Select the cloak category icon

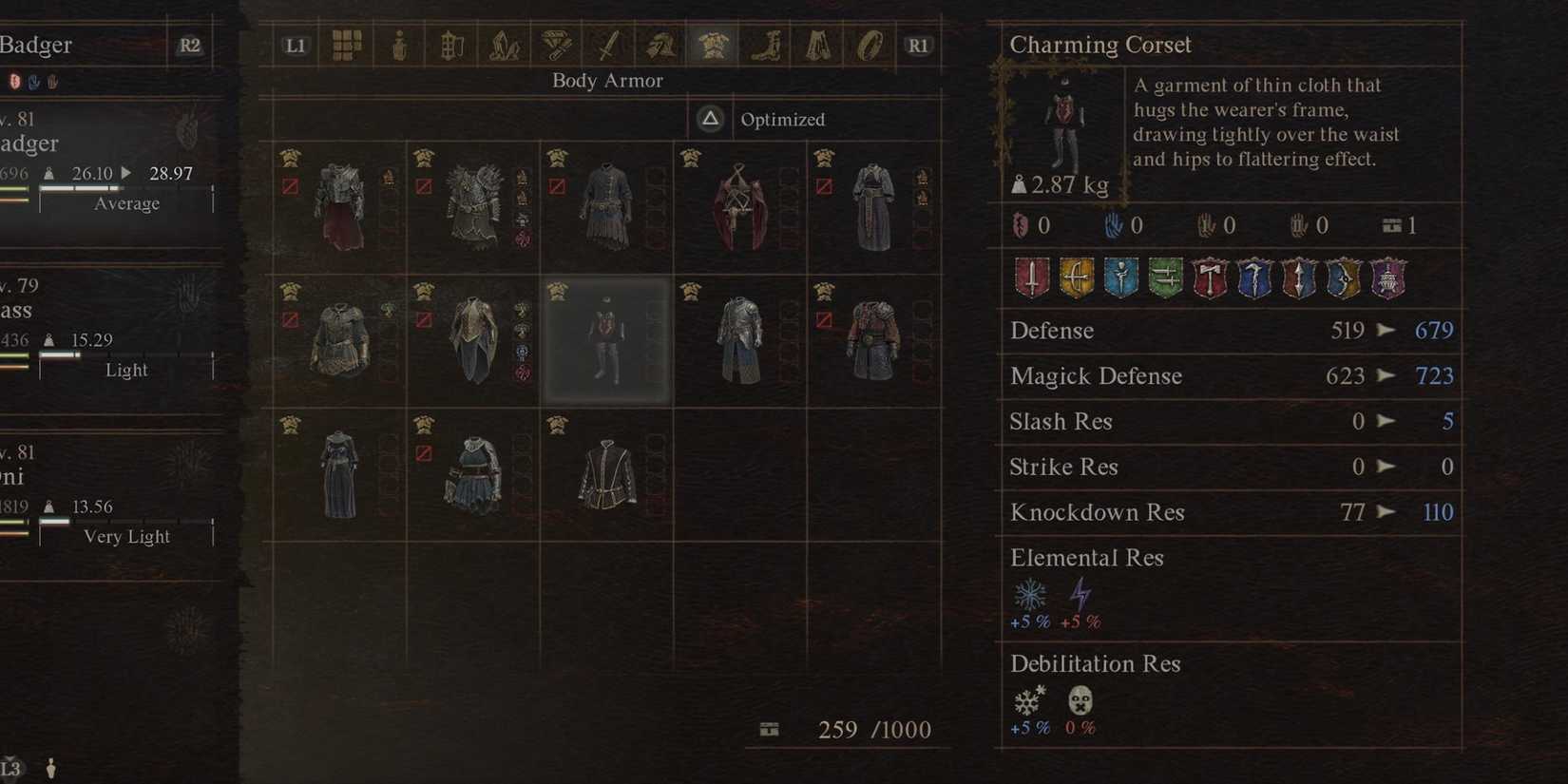click(x=817, y=43)
